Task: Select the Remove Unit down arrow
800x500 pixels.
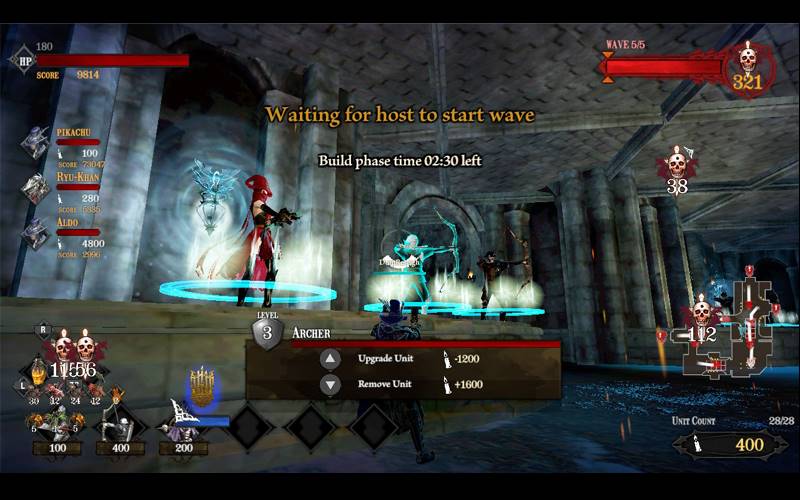Action: [x=330, y=385]
